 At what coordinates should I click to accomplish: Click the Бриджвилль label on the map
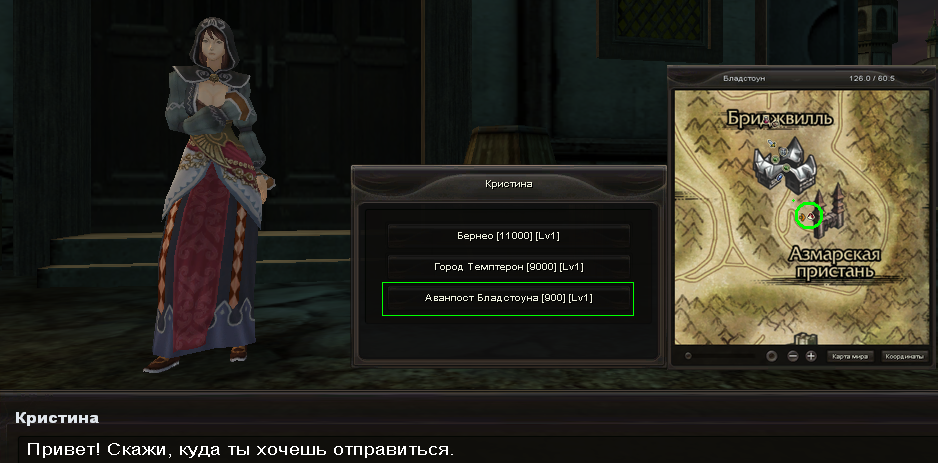click(x=780, y=119)
